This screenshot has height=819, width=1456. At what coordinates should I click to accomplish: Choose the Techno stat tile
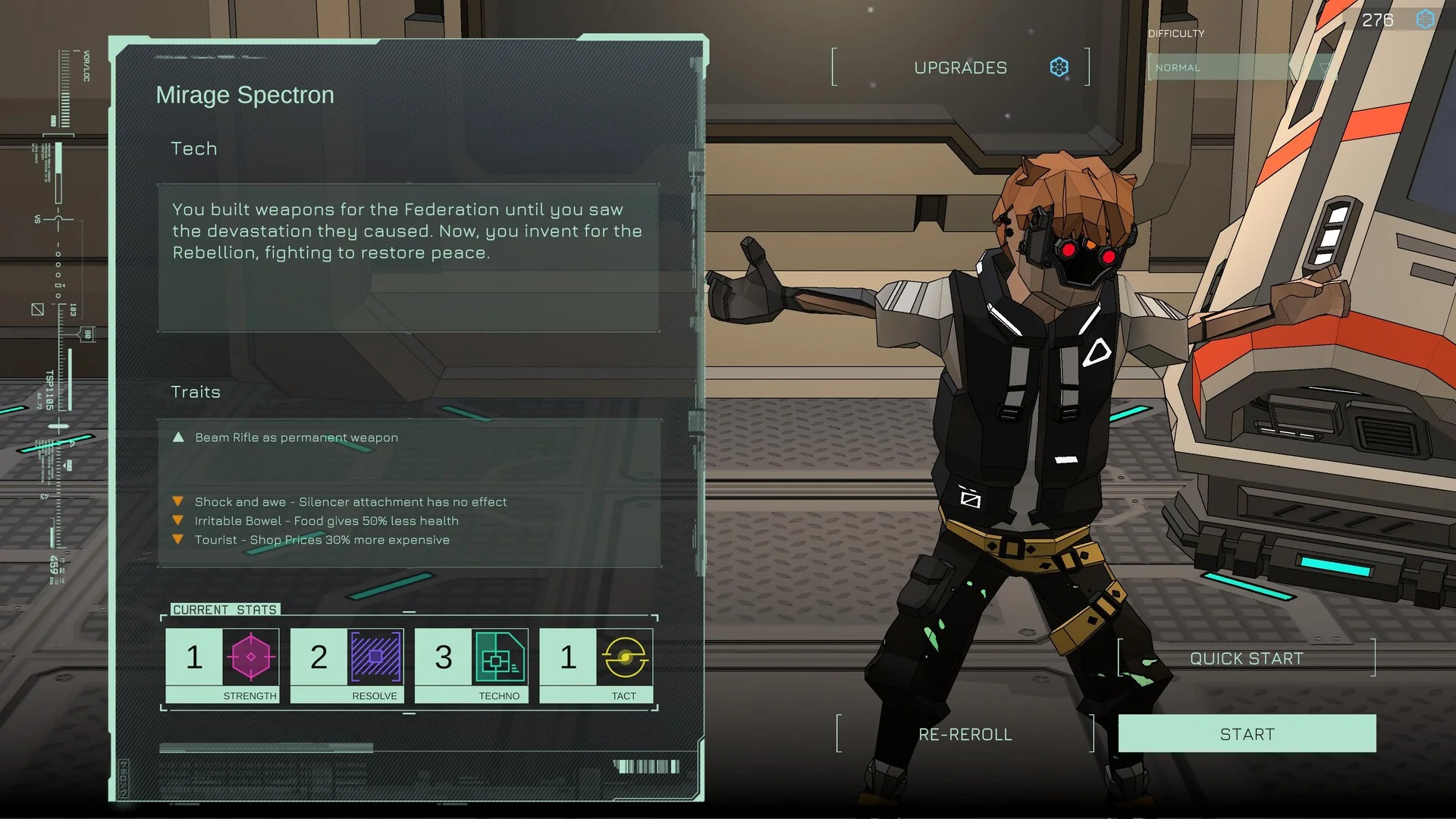point(471,665)
